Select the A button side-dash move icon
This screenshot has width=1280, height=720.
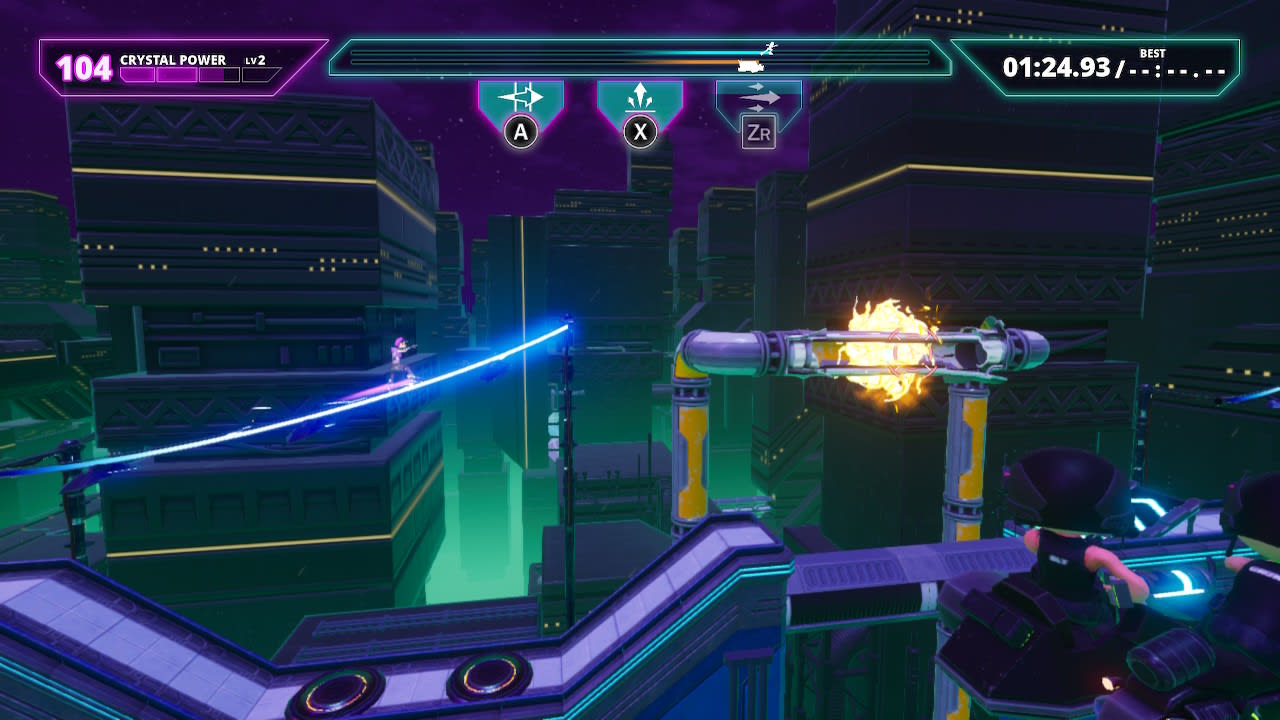(520, 95)
